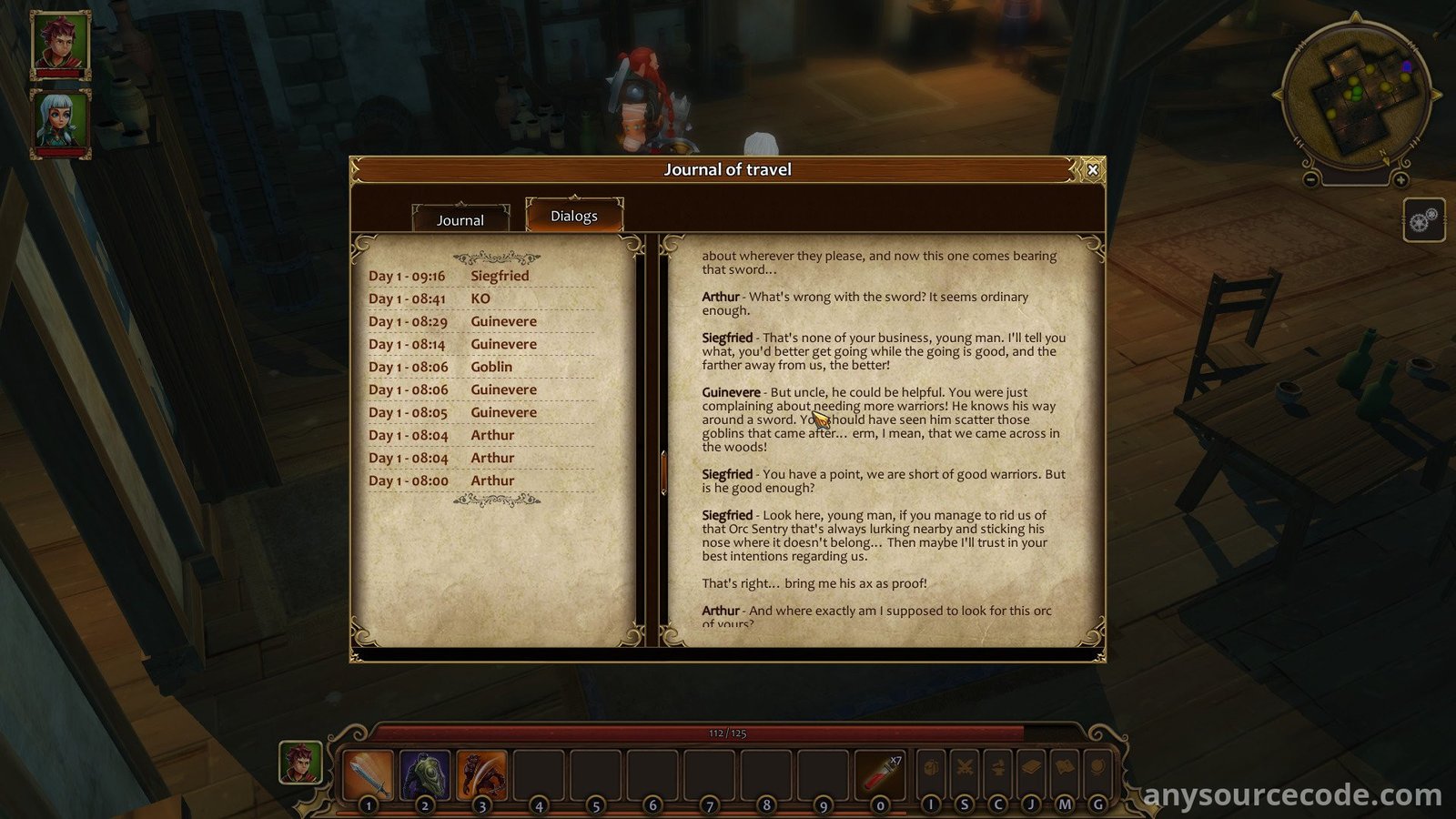Select the KO dialog entry
The image size is (1456, 819).
click(x=480, y=298)
